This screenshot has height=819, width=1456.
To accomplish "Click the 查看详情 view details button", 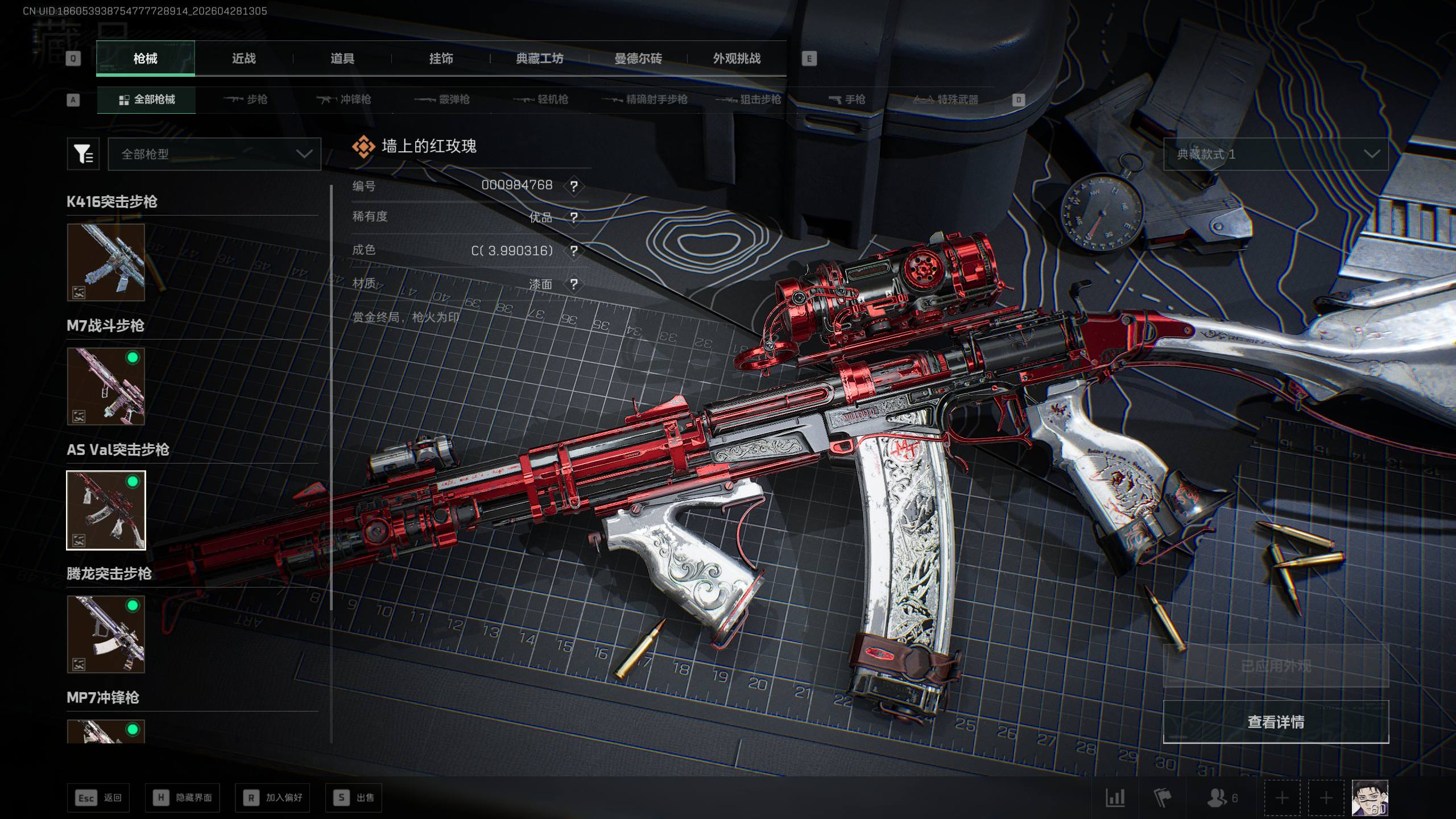I will pyautogui.click(x=1276, y=722).
